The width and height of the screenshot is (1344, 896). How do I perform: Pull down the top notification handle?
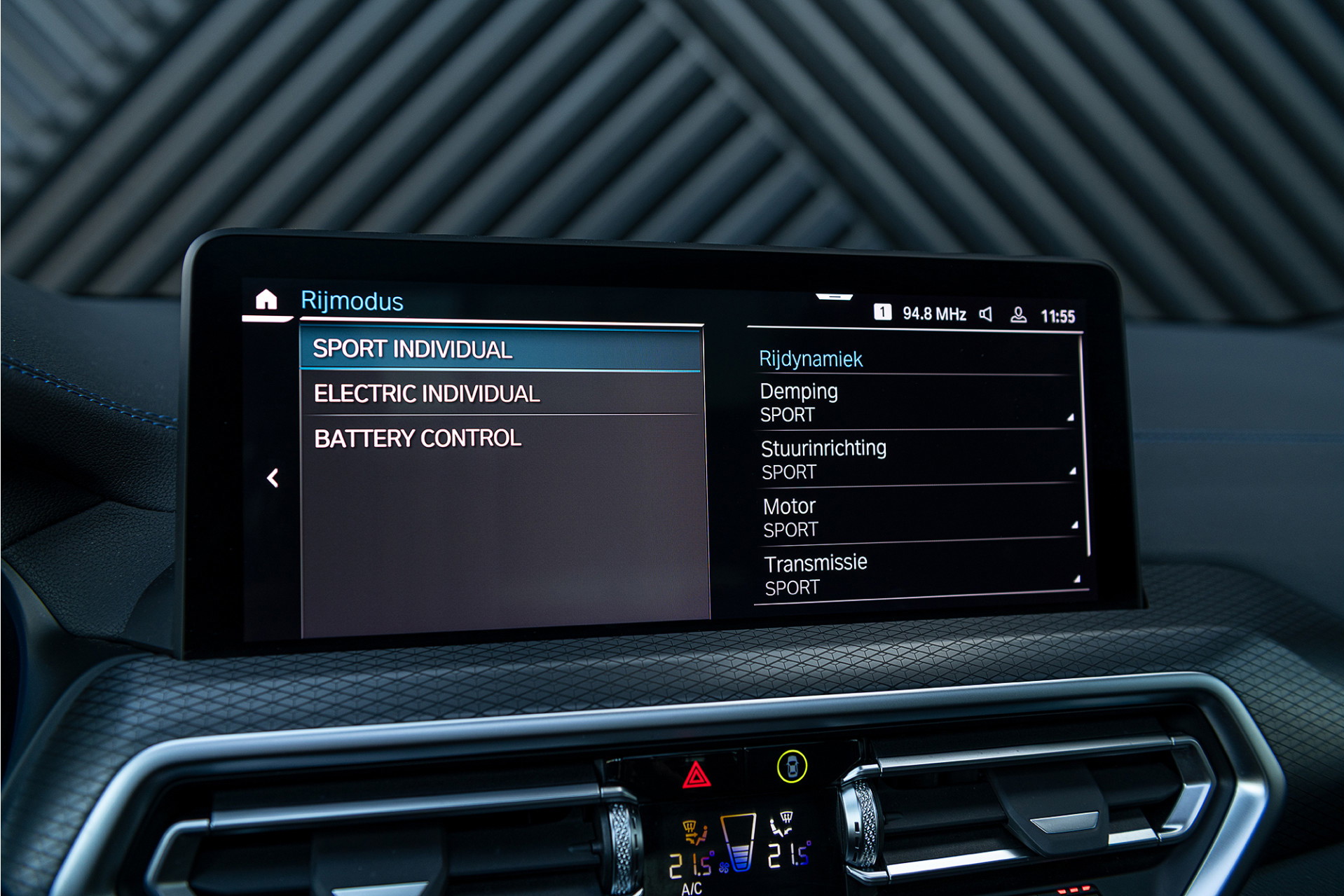[x=834, y=297]
